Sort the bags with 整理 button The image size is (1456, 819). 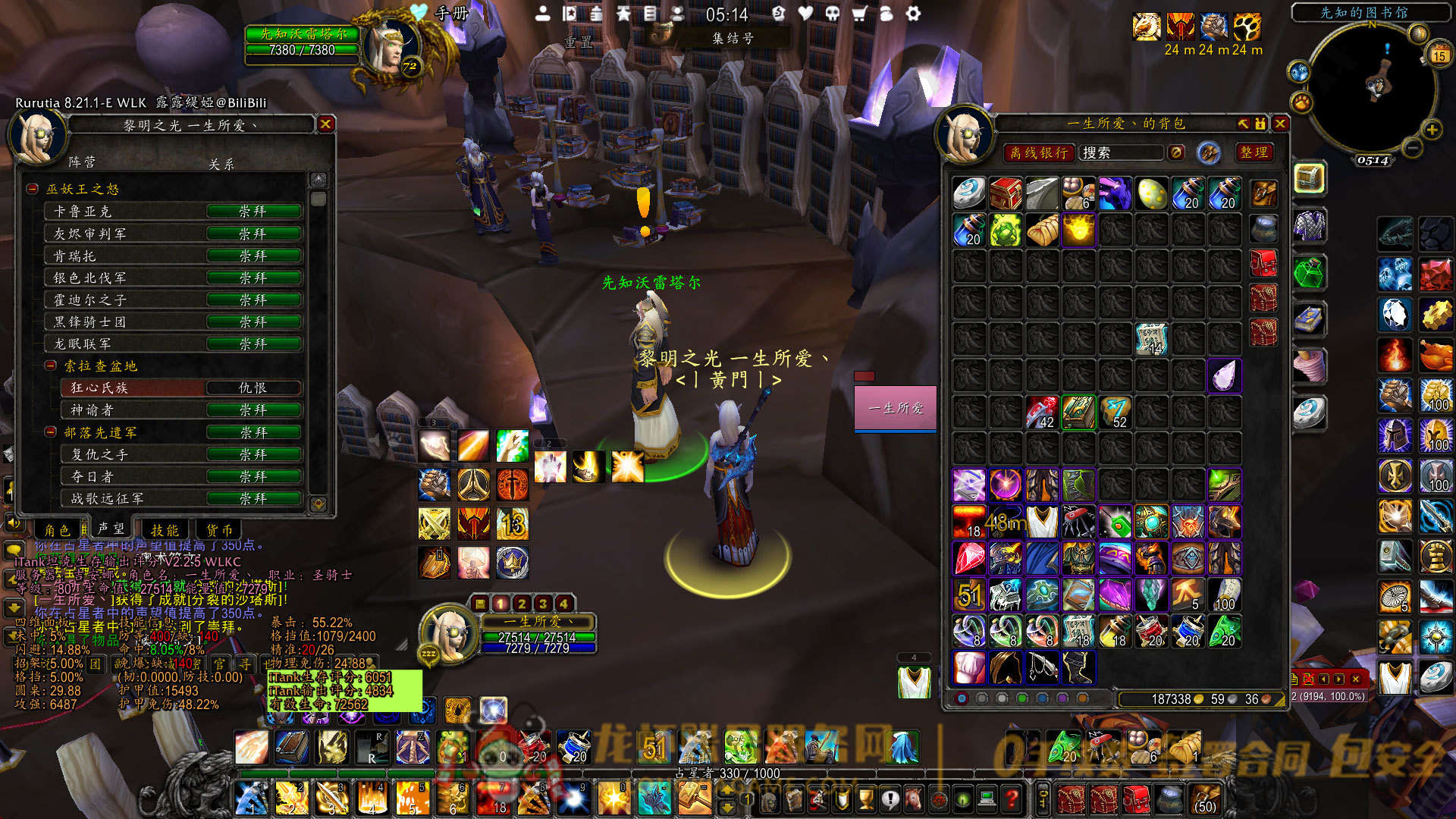click(x=1254, y=152)
